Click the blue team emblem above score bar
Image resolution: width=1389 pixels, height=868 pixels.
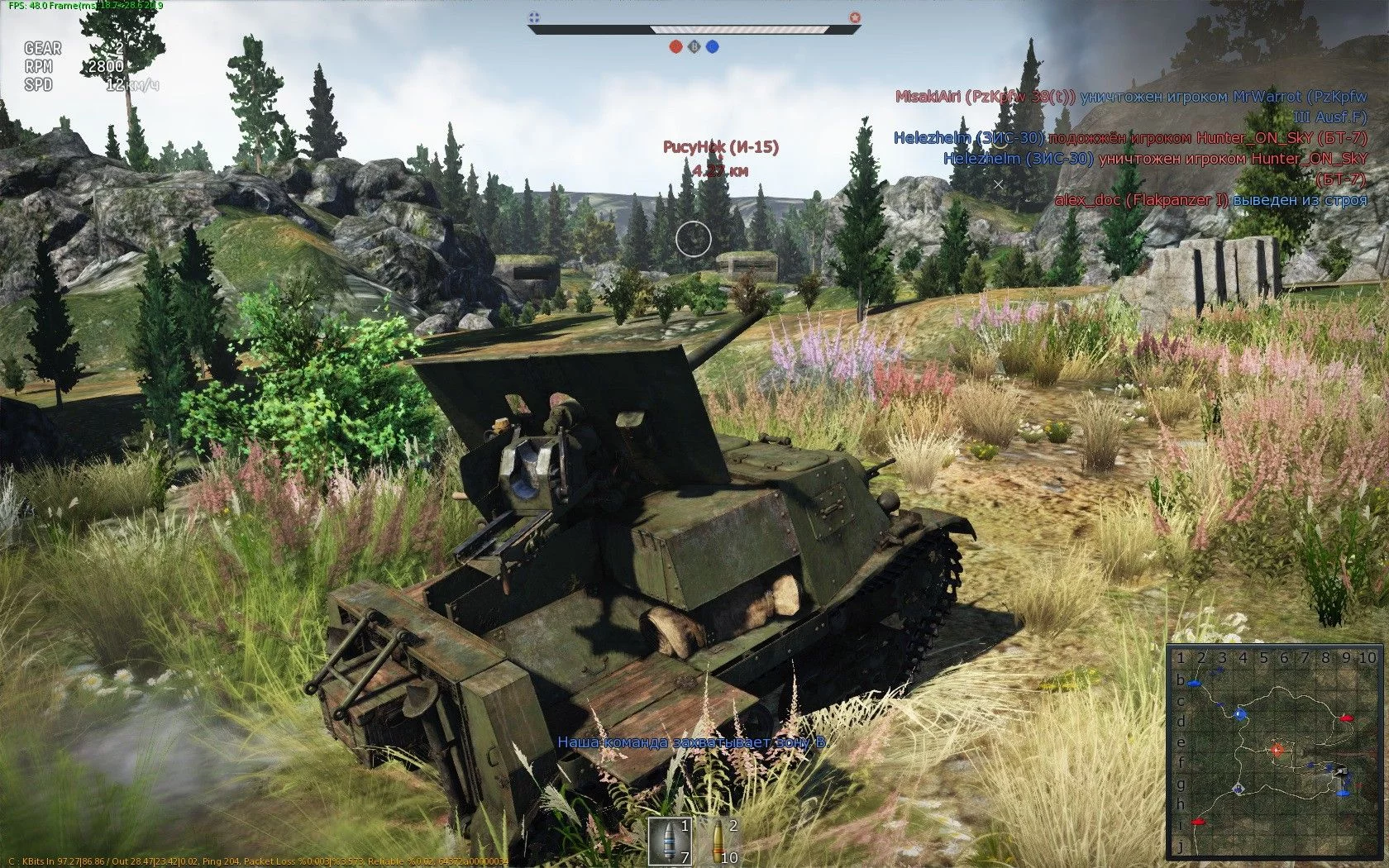[x=534, y=17]
